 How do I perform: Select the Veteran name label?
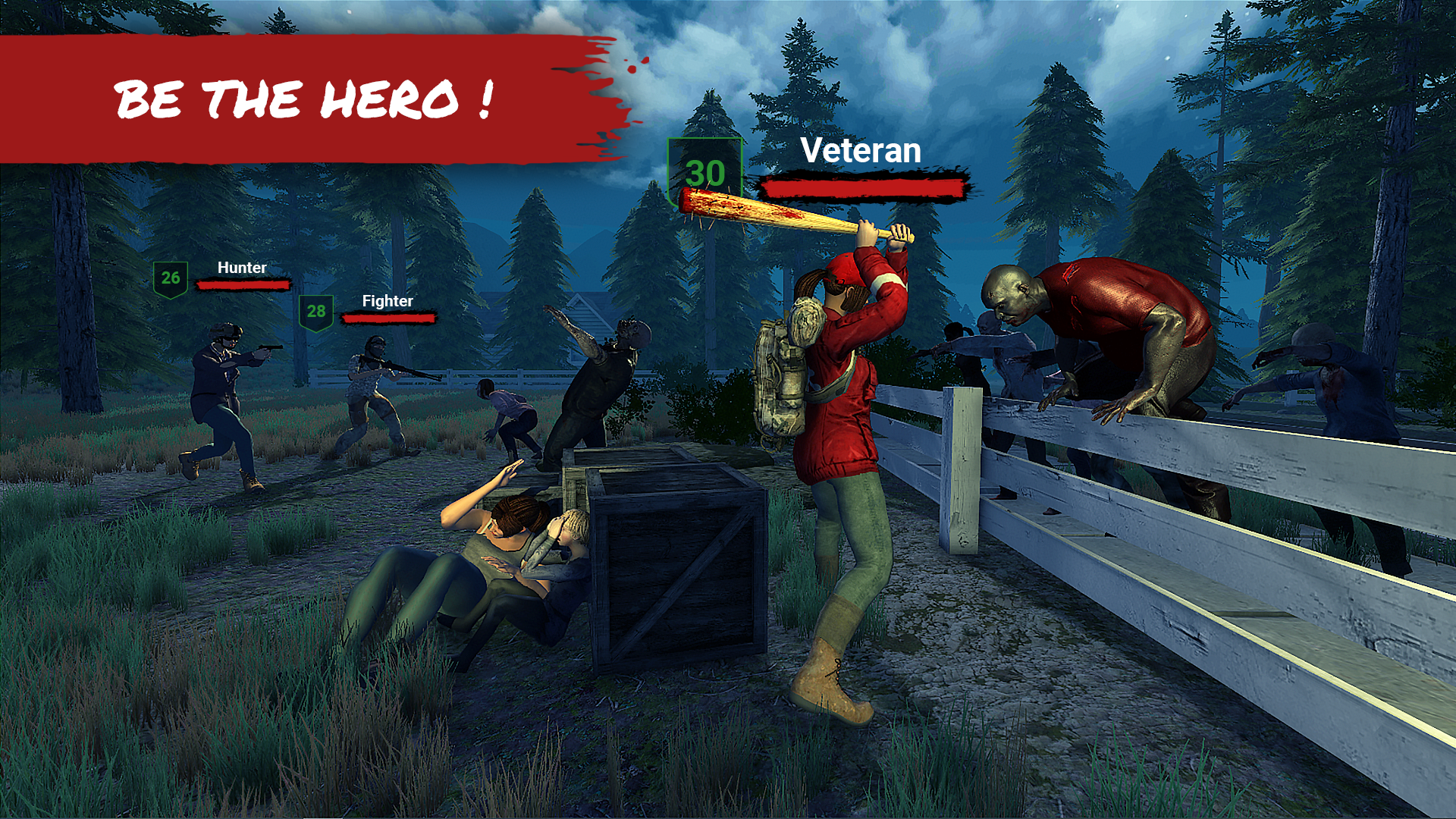coord(861,151)
